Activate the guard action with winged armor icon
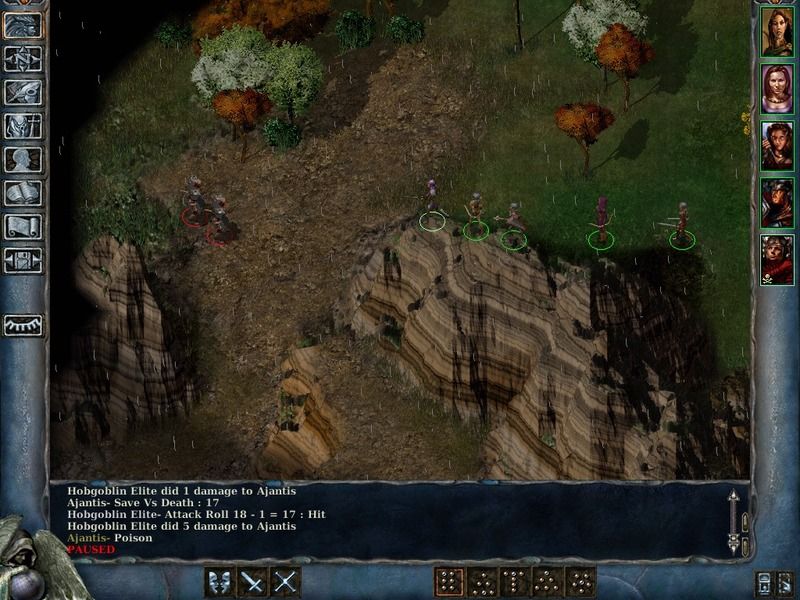 pos(220,581)
